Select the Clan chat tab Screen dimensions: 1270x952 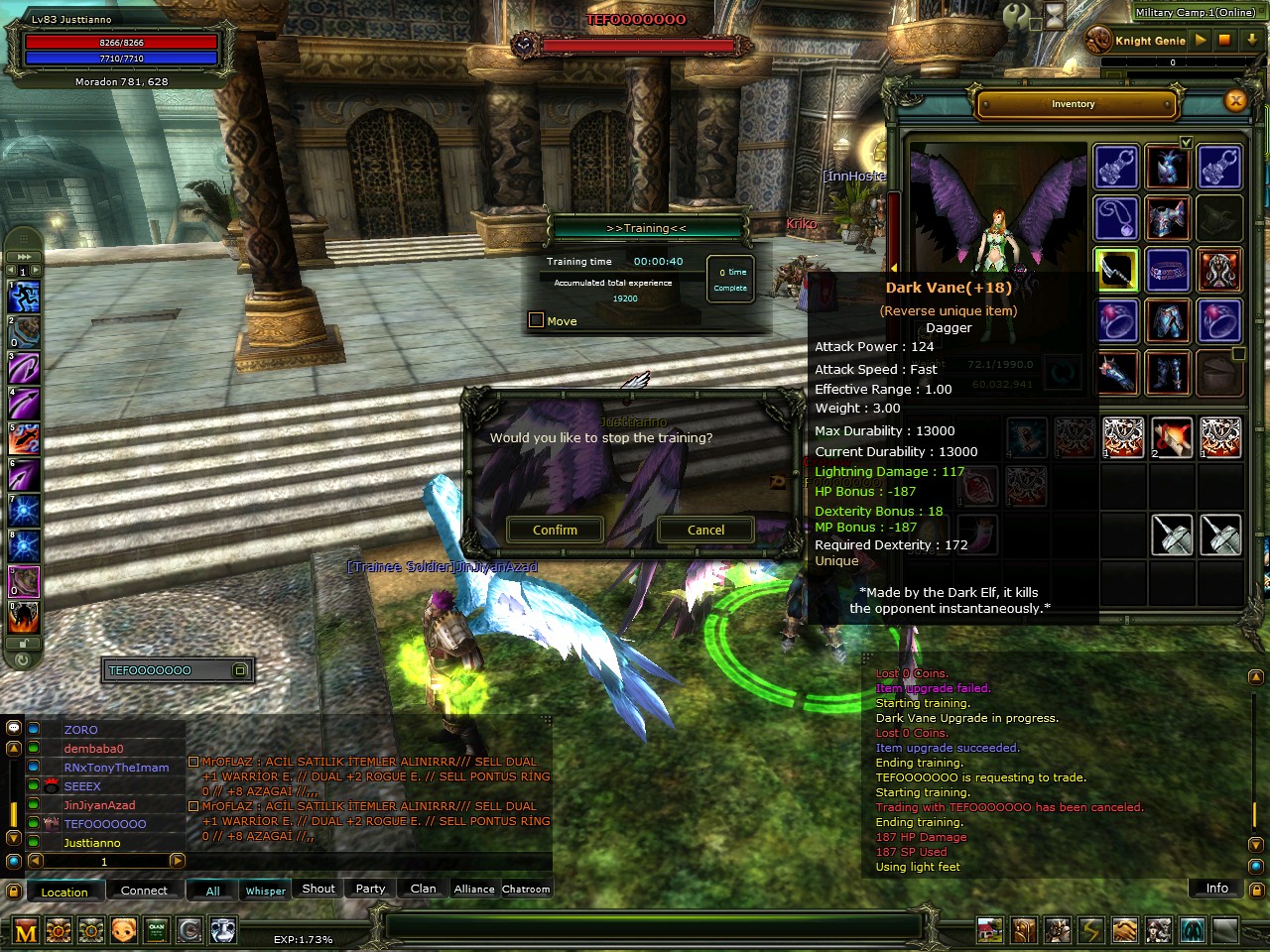(x=424, y=889)
